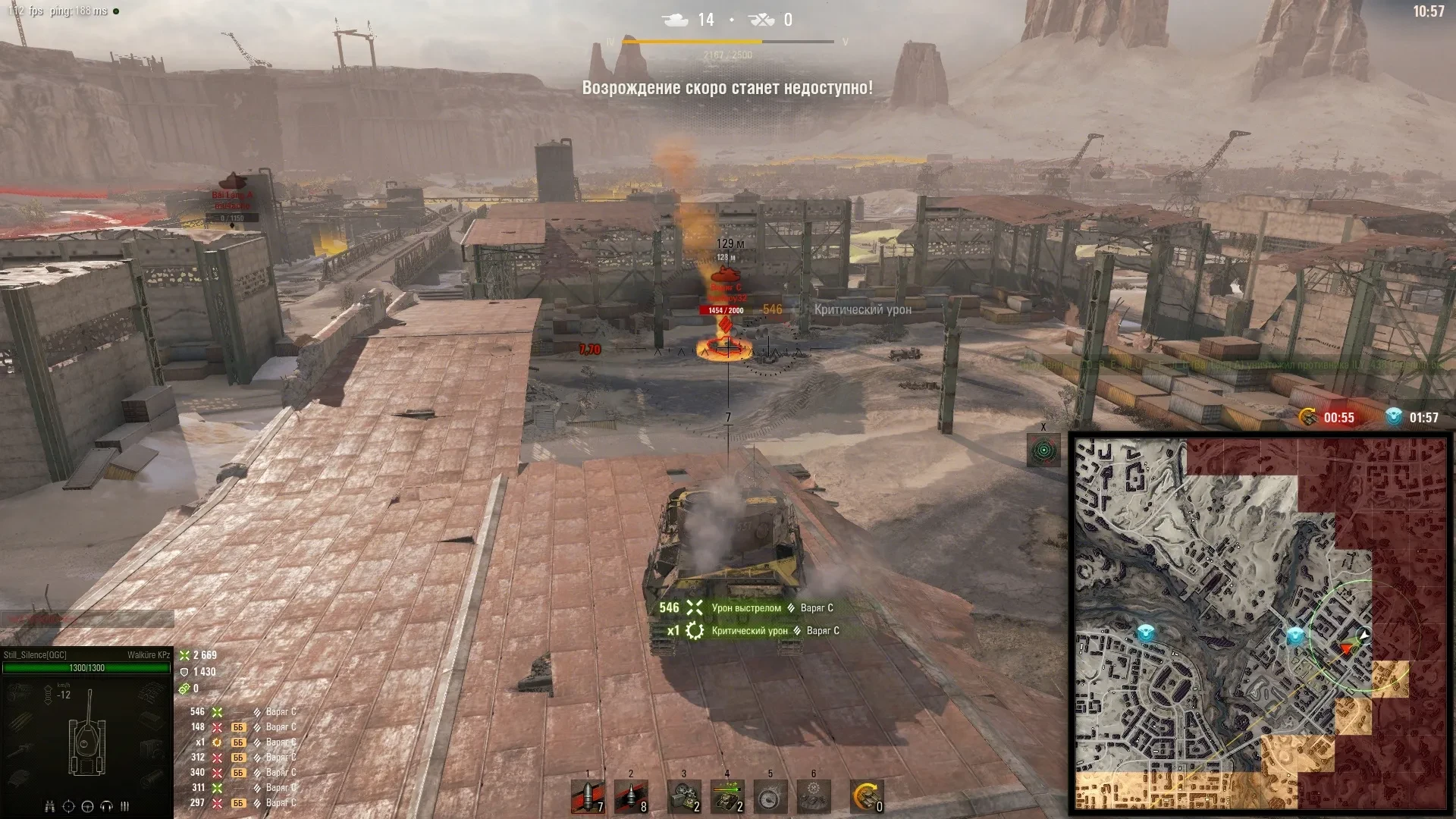
Task: Select the greyed-out repair zone ability in slot 6
Action: click(814, 797)
